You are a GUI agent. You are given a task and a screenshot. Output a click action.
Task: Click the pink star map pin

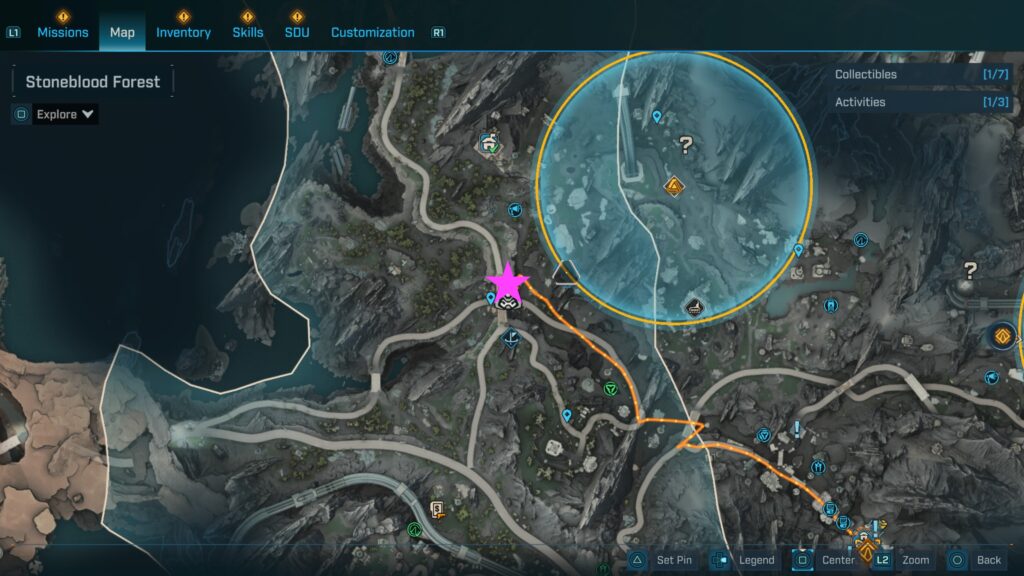pos(507,281)
